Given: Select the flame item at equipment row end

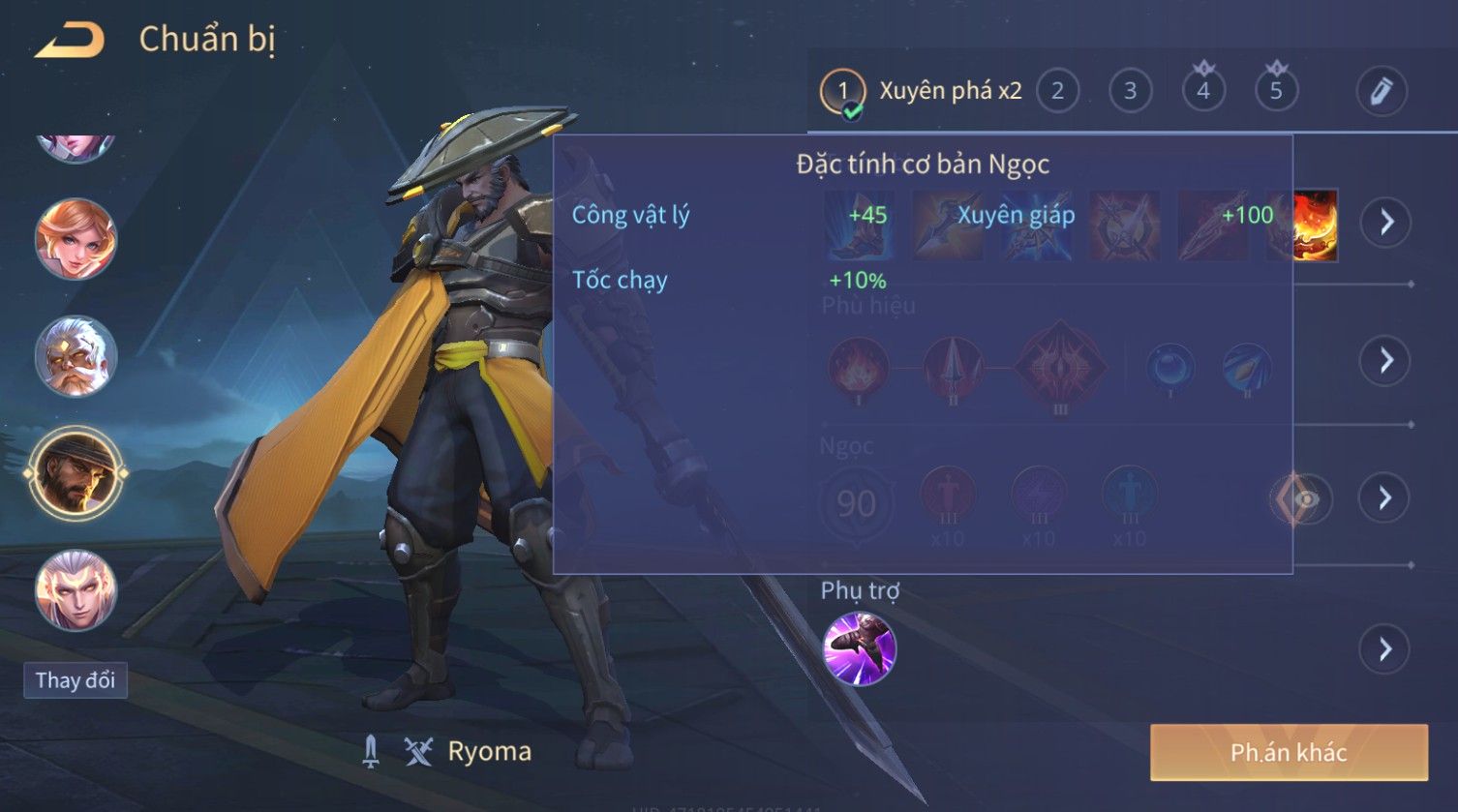Looking at the screenshot, I should click(1314, 226).
